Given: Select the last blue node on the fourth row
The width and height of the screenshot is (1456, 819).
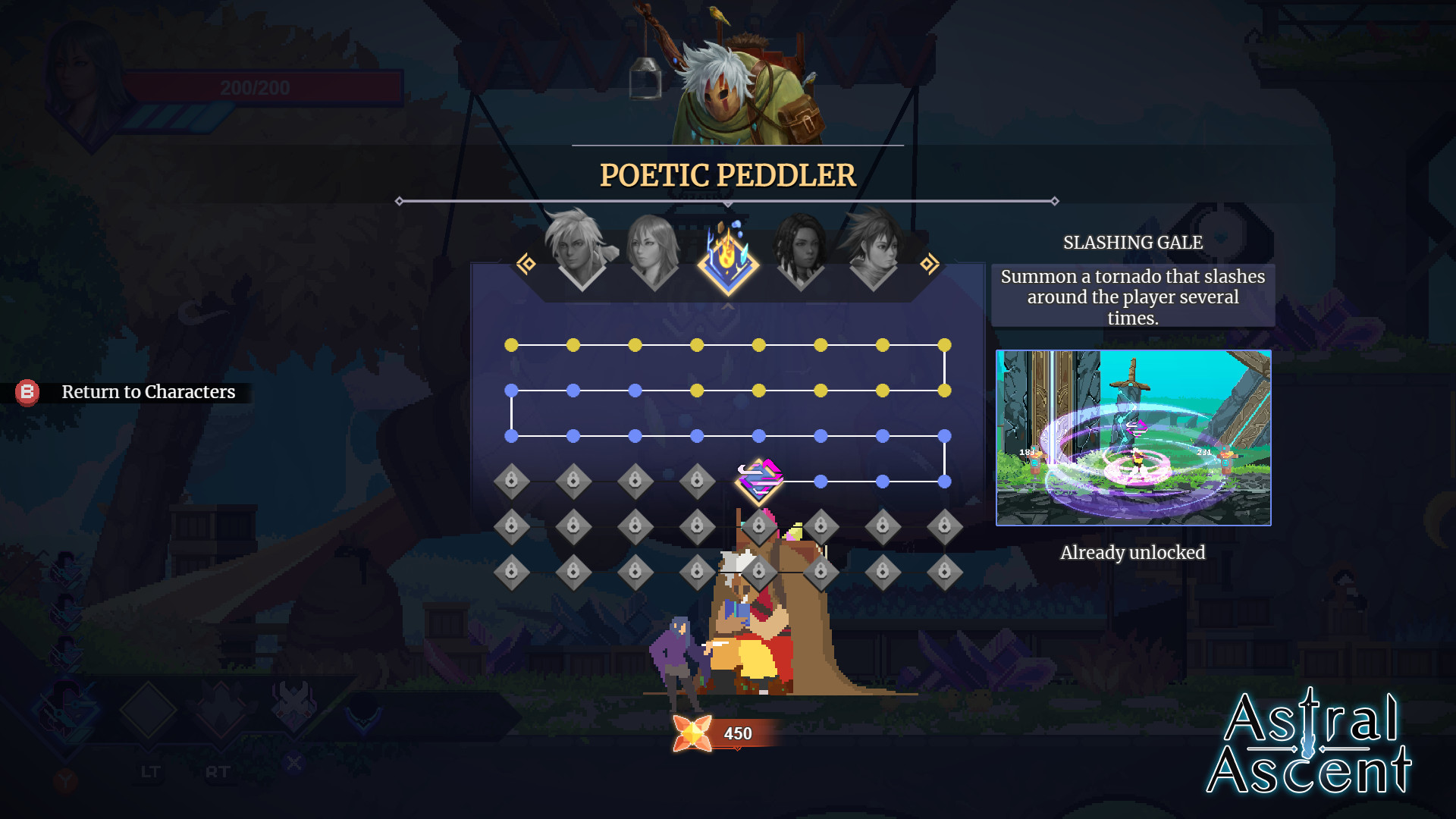Looking at the screenshot, I should coord(943,481).
